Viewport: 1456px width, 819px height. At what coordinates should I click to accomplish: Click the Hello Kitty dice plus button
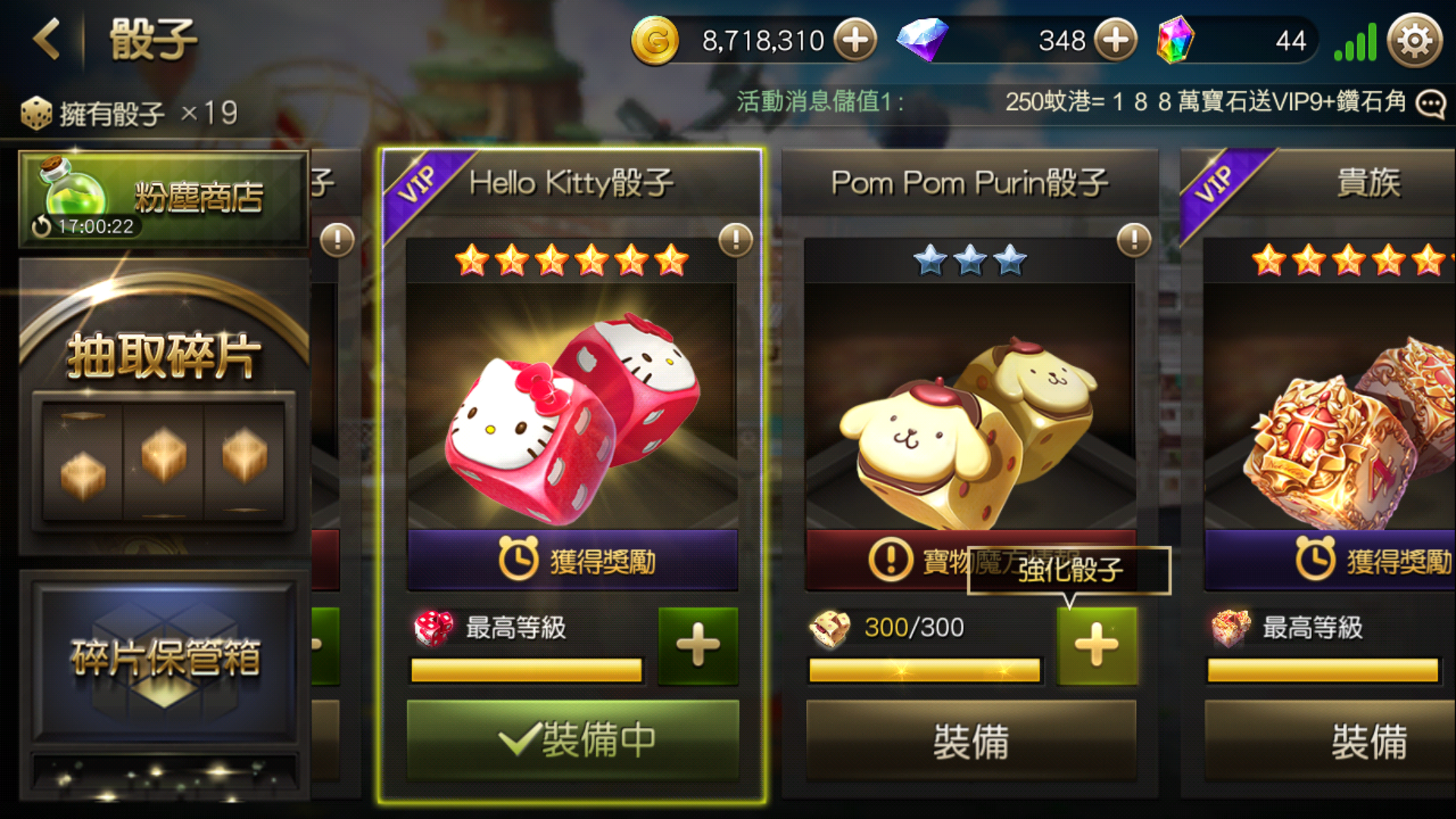[698, 646]
